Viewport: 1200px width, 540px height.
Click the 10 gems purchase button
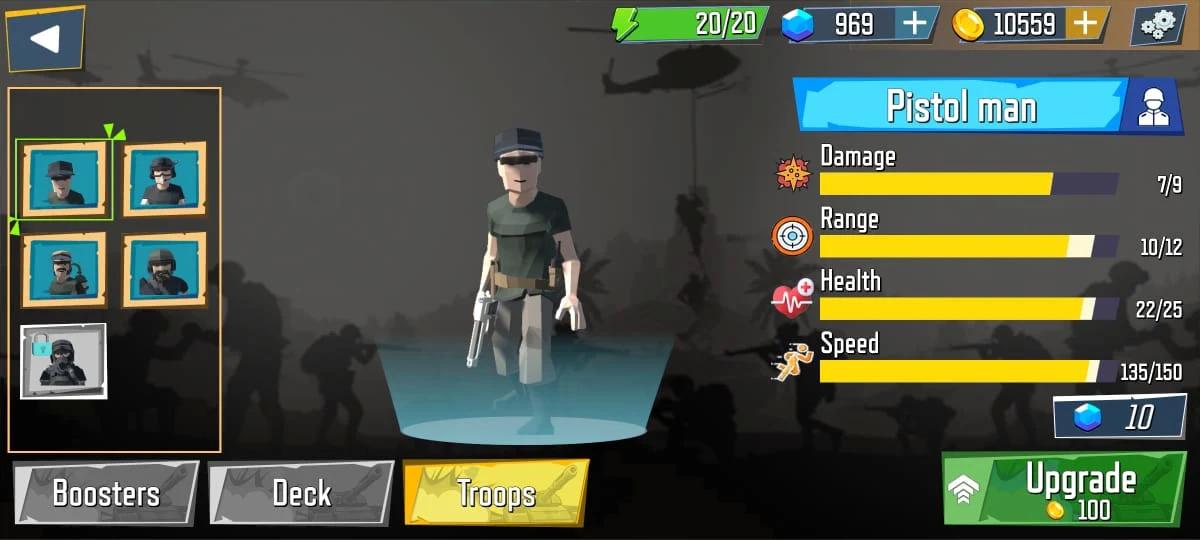pyautogui.click(x=1120, y=417)
